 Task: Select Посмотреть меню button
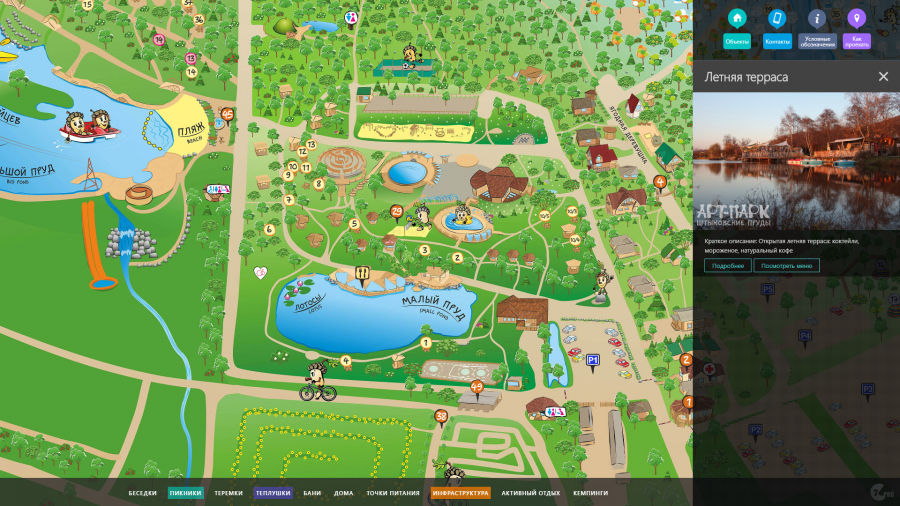(x=789, y=265)
